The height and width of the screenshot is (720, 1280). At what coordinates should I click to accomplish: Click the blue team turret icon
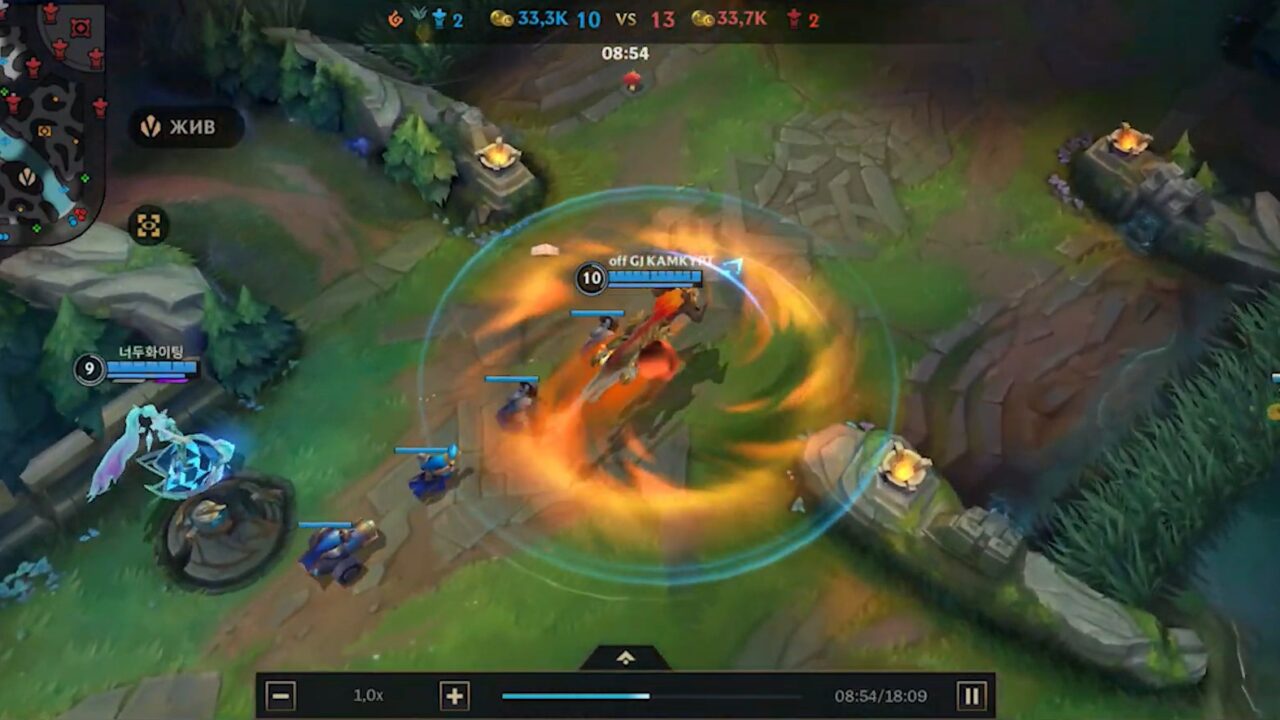point(438,17)
